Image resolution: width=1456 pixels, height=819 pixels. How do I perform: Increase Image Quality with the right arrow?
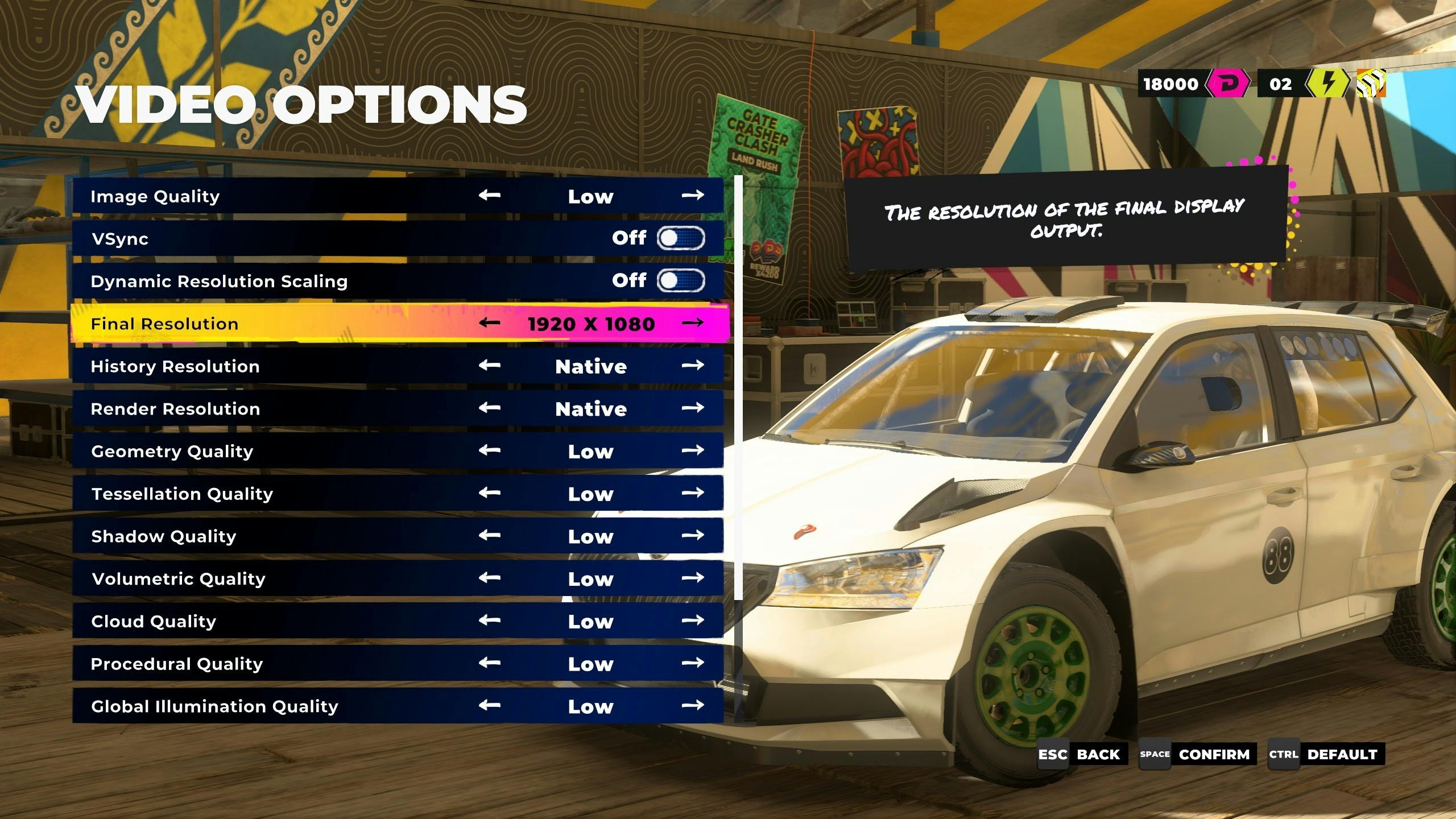pyautogui.click(x=692, y=196)
